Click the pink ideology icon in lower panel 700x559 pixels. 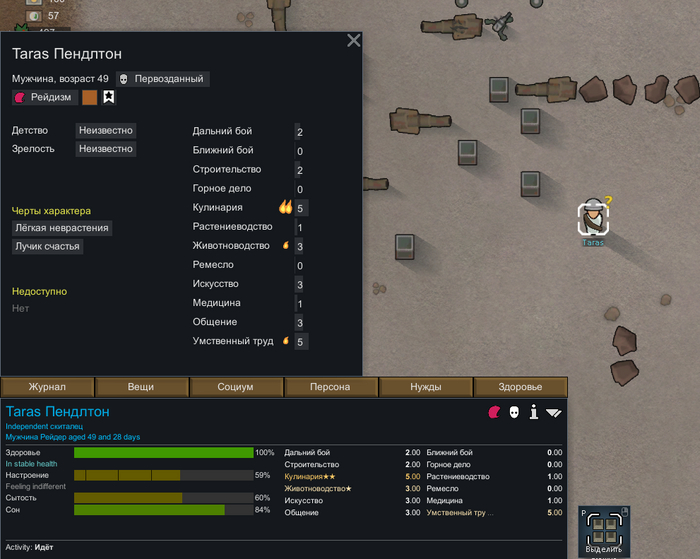click(x=494, y=412)
